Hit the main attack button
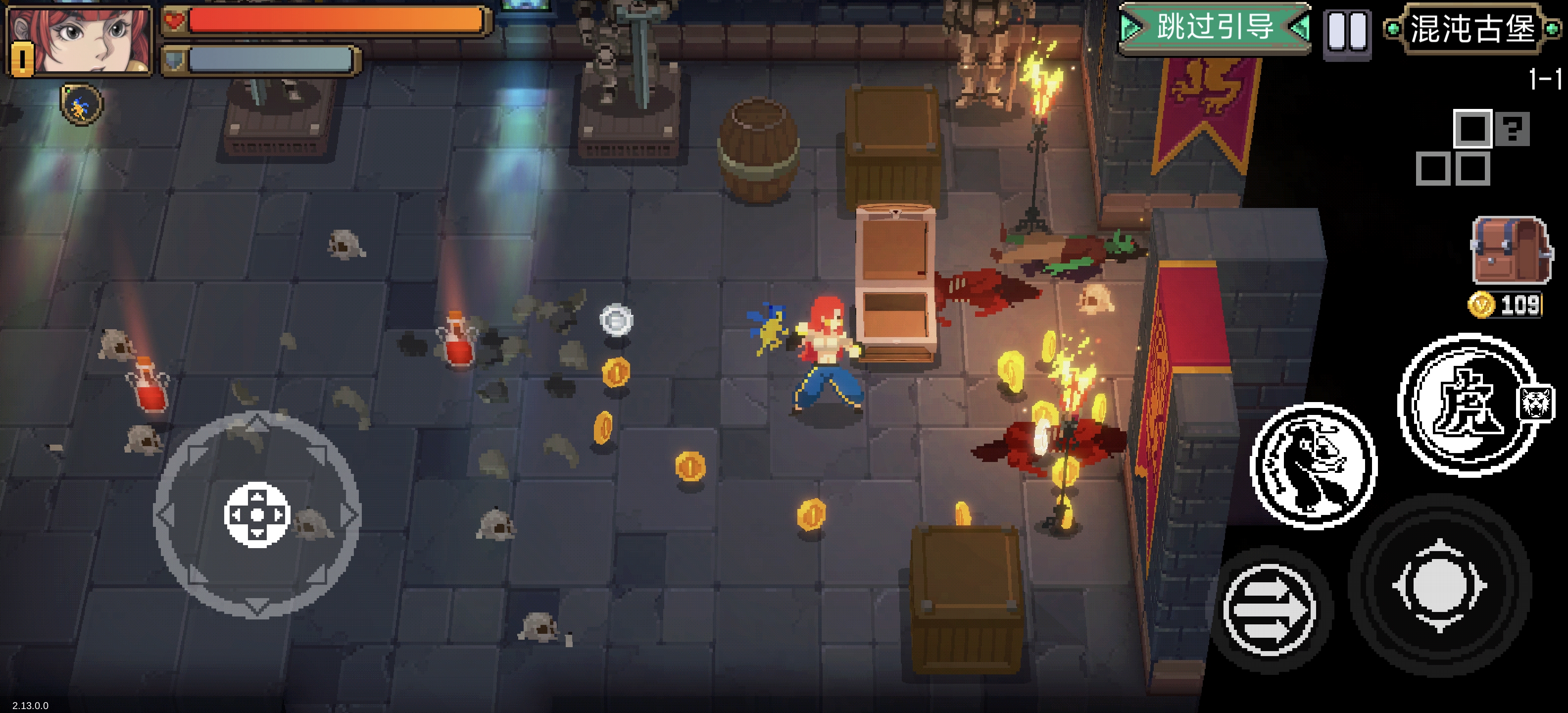Screen dimensions: 1568x713 point(1439,586)
